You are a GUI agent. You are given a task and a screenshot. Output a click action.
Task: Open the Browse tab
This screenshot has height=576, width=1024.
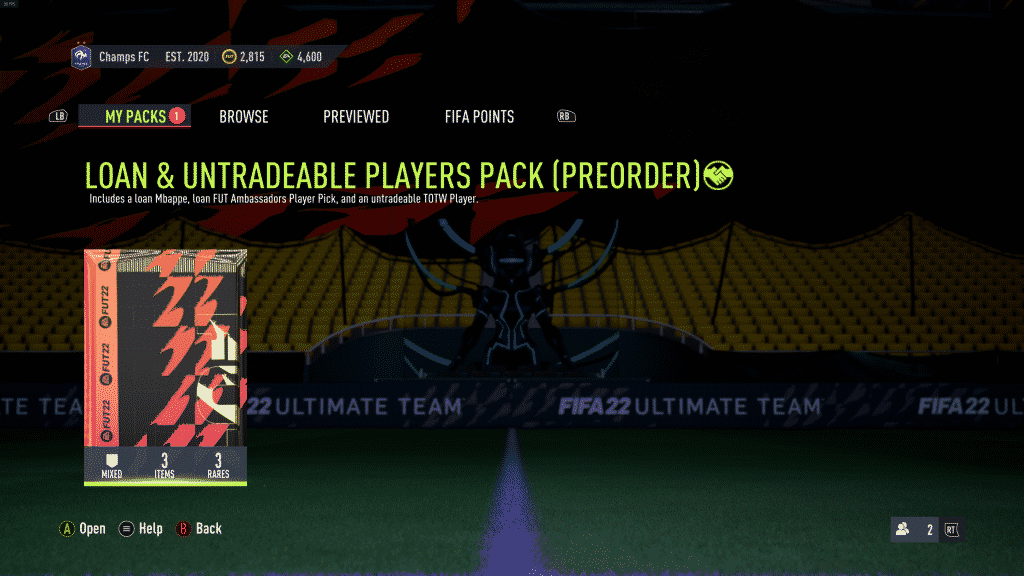click(x=244, y=117)
